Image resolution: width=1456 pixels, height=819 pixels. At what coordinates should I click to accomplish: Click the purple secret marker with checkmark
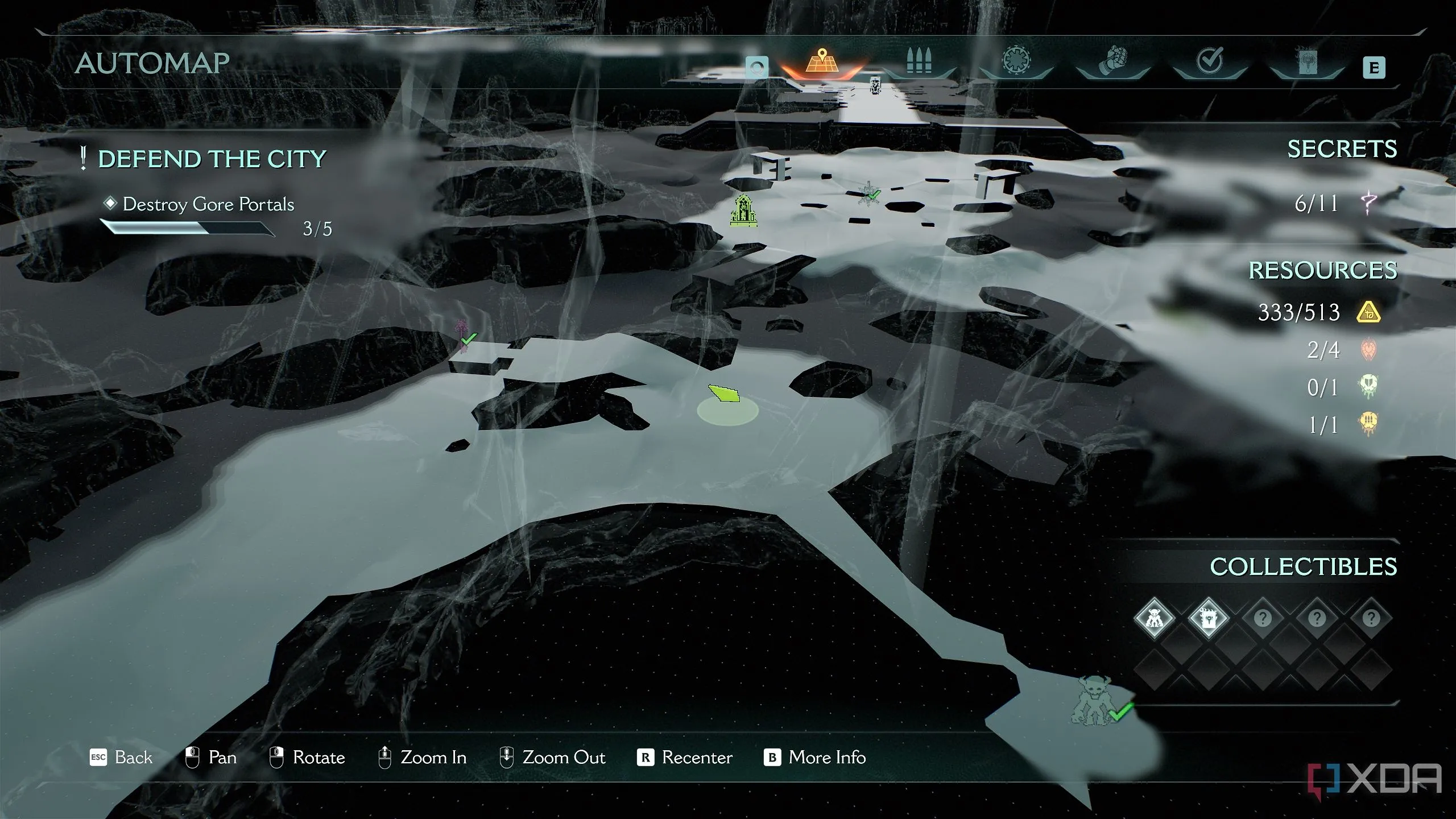[x=462, y=336]
